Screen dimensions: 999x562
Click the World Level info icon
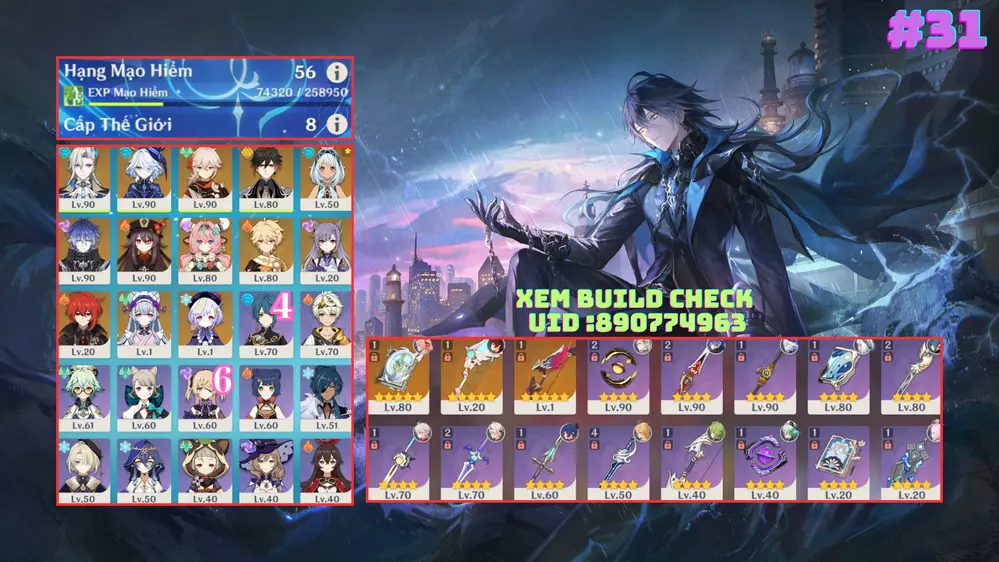(338, 124)
